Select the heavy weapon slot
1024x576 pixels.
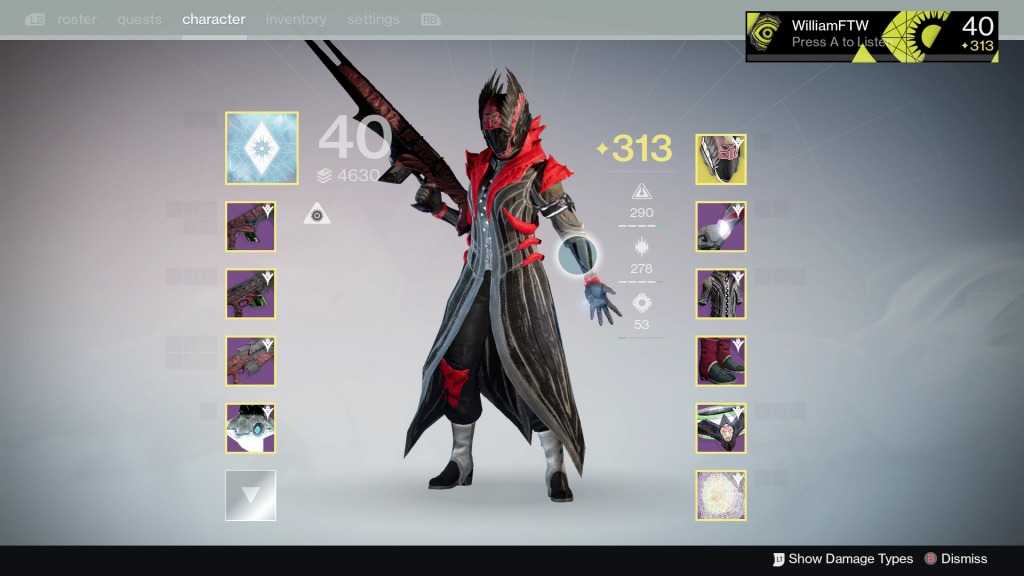pyautogui.click(x=250, y=361)
